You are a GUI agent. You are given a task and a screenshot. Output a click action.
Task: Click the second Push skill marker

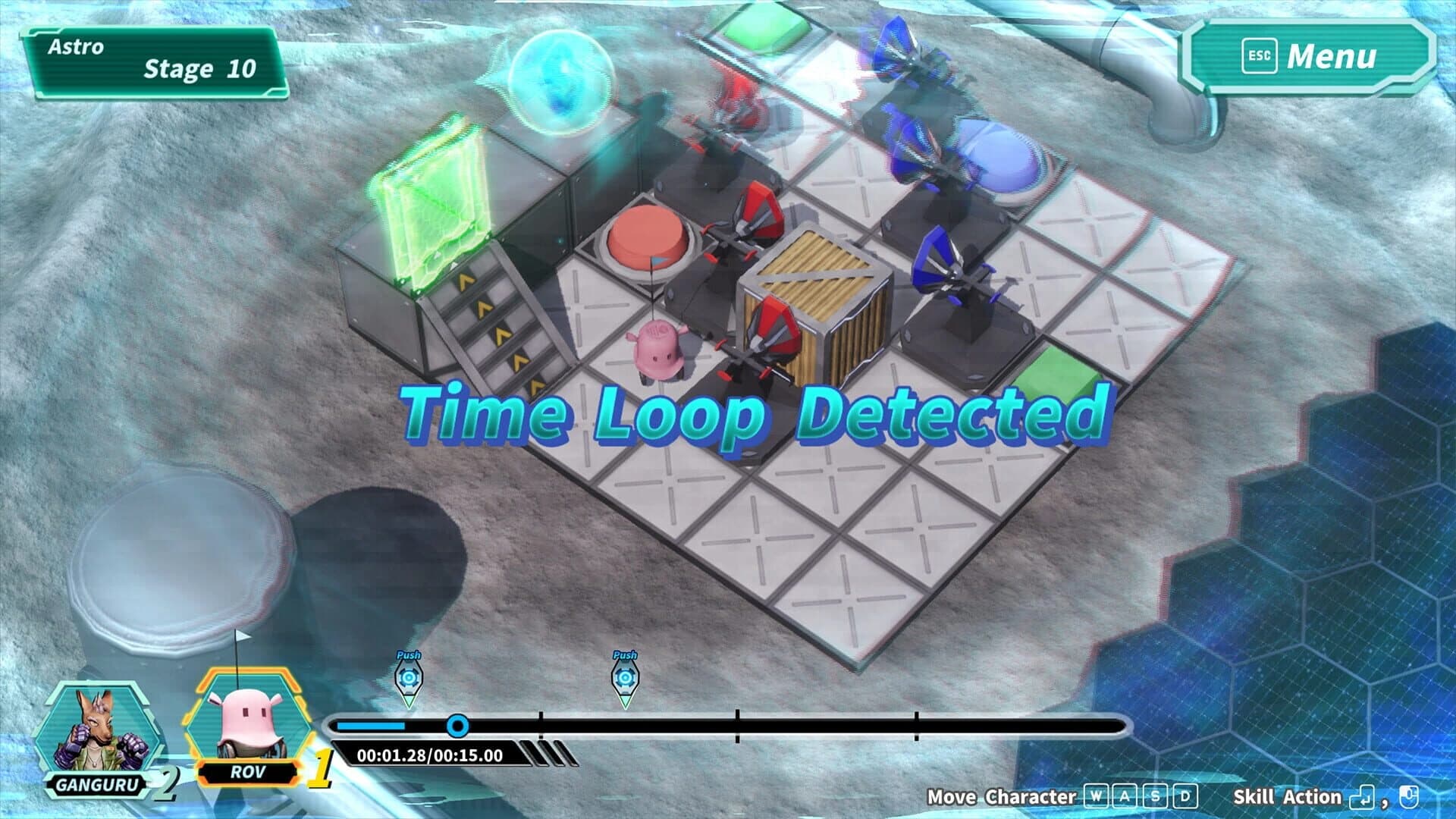tap(624, 679)
